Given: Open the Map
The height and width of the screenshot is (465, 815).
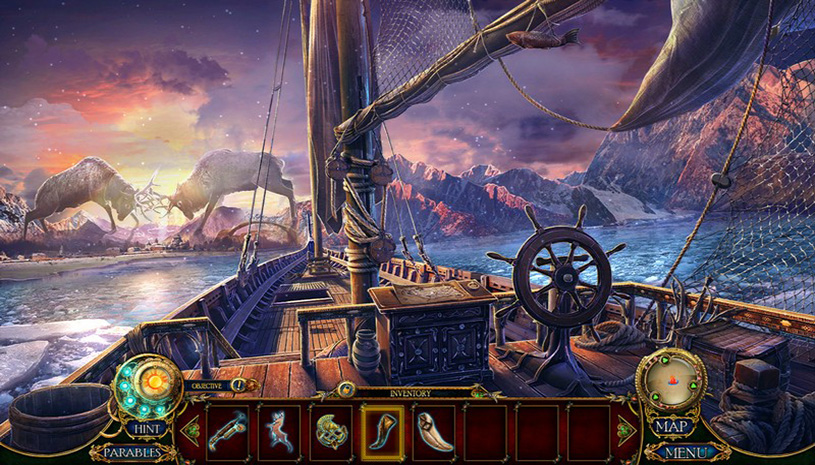Looking at the screenshot, I should point(671,427).
